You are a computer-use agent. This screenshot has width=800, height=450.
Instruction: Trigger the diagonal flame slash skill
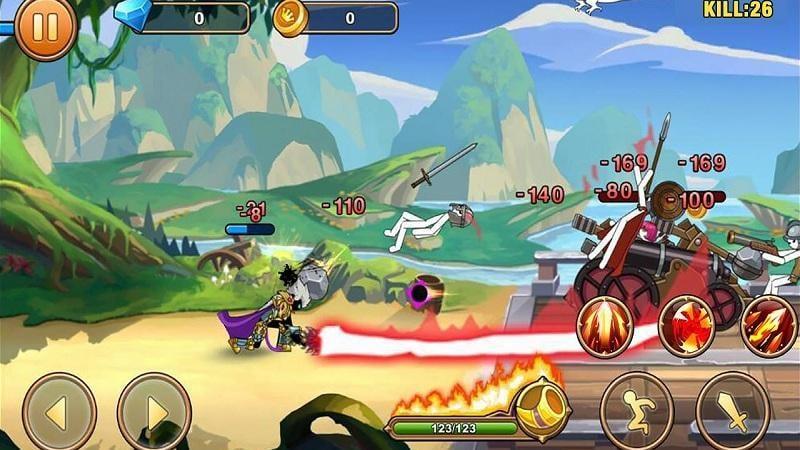coord(770,326)
